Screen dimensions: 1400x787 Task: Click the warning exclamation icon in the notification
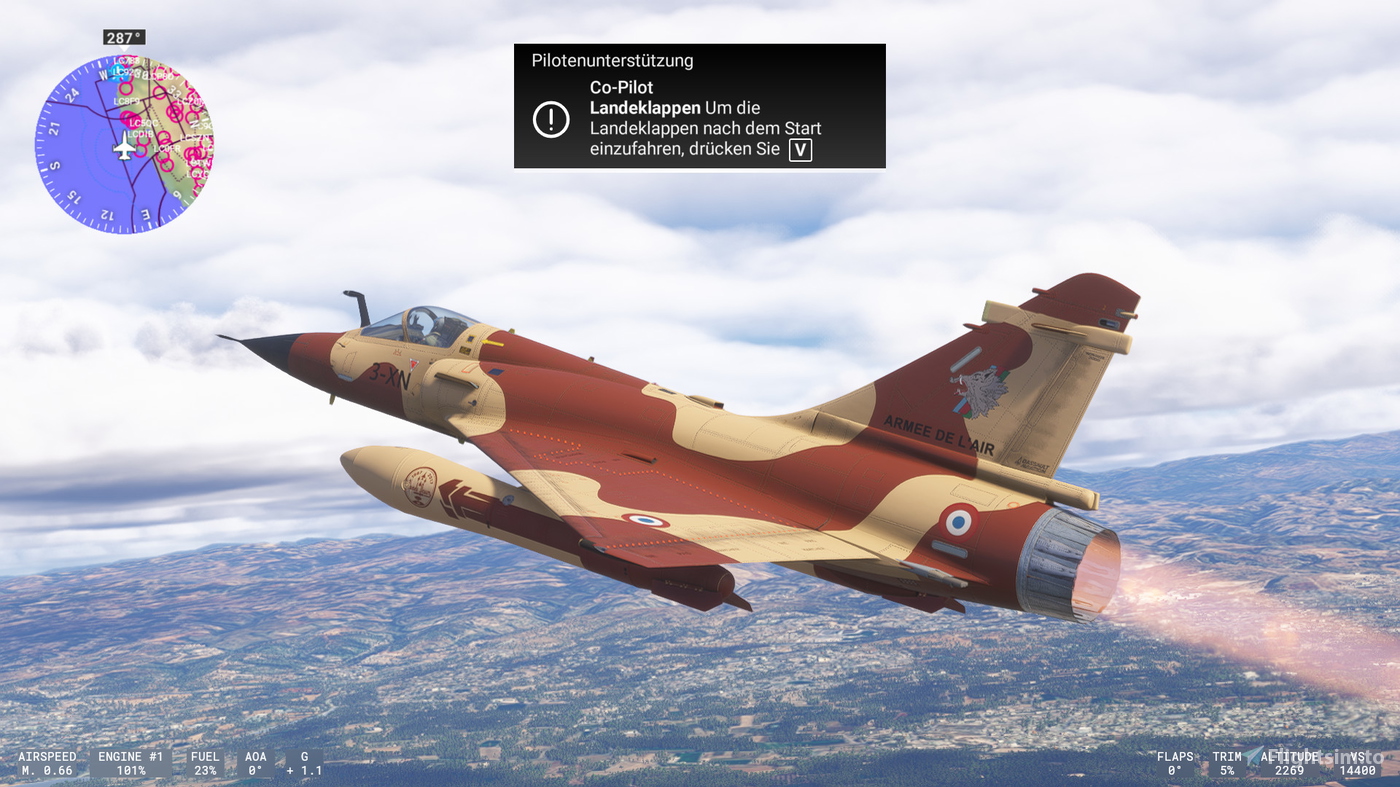[551, 121]
